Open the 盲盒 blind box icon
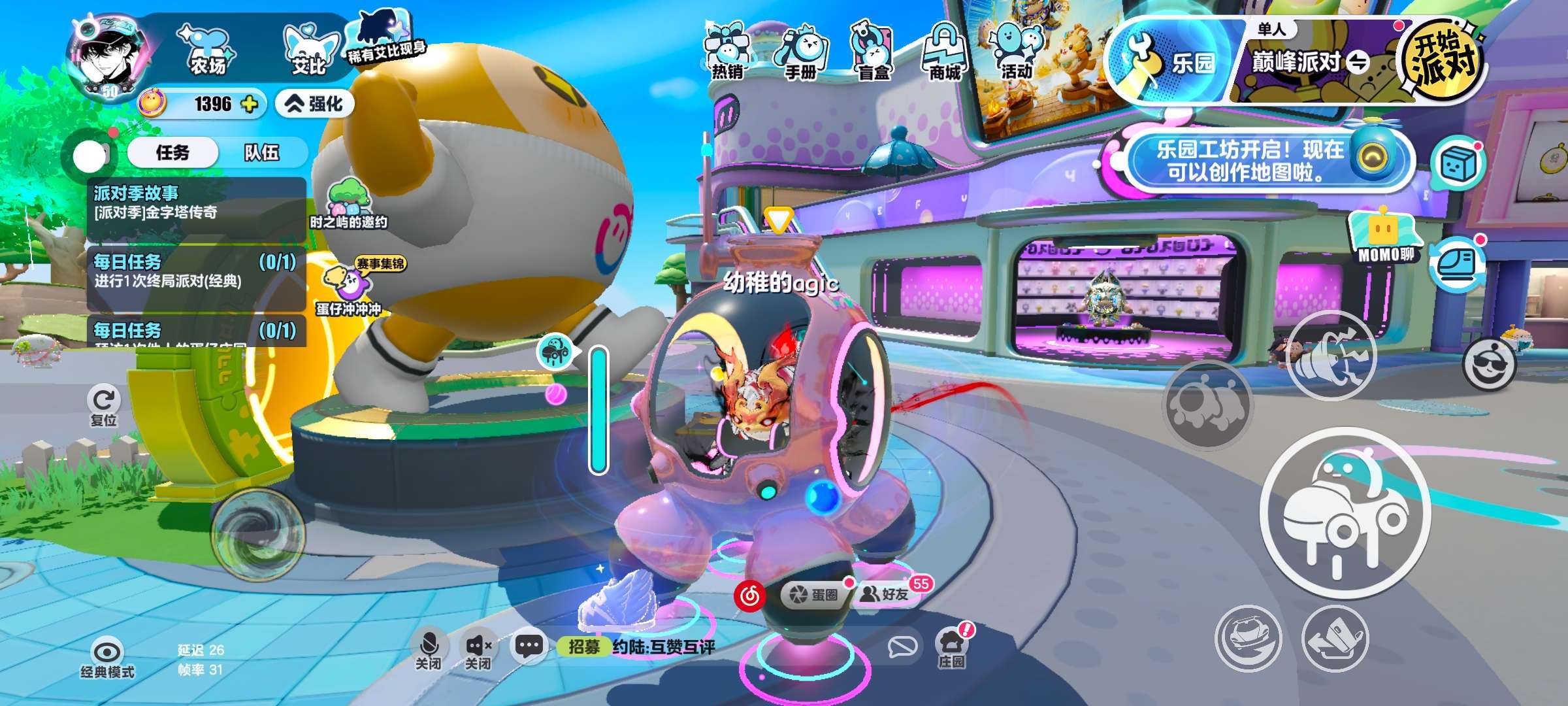The height and width of the screenshot is (706, 1568). (x=874, y=52)
